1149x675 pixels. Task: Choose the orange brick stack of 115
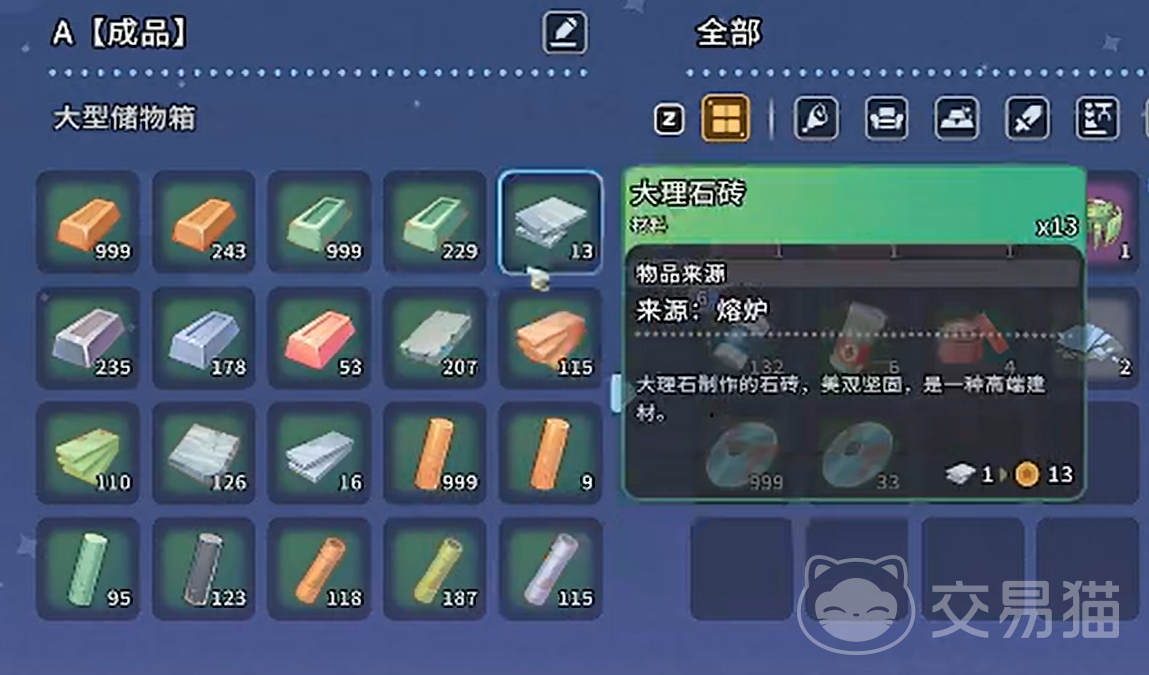click(550, 338)
